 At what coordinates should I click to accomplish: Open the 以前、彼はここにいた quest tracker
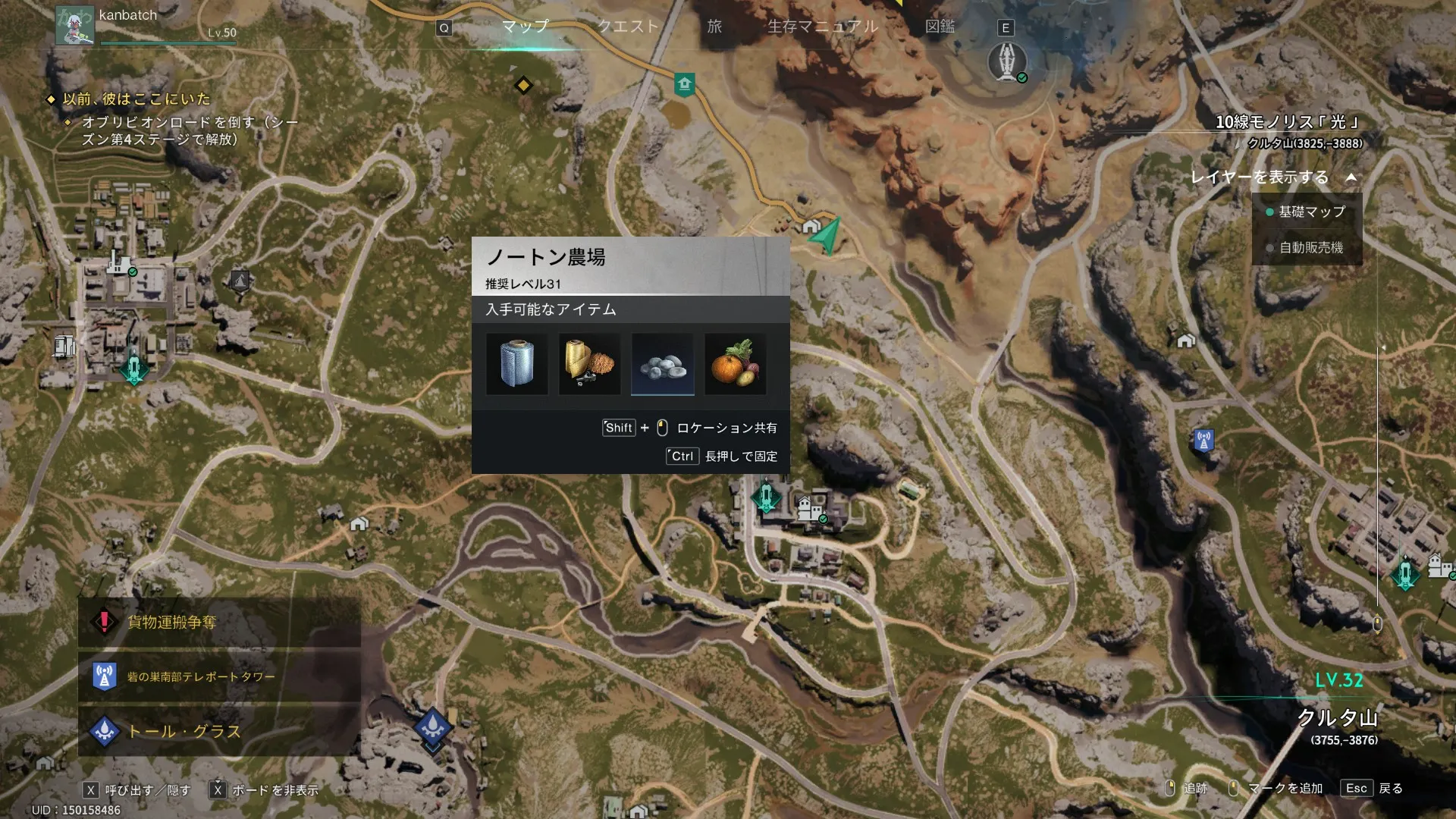pyautogui.click(x=136, y=99)
